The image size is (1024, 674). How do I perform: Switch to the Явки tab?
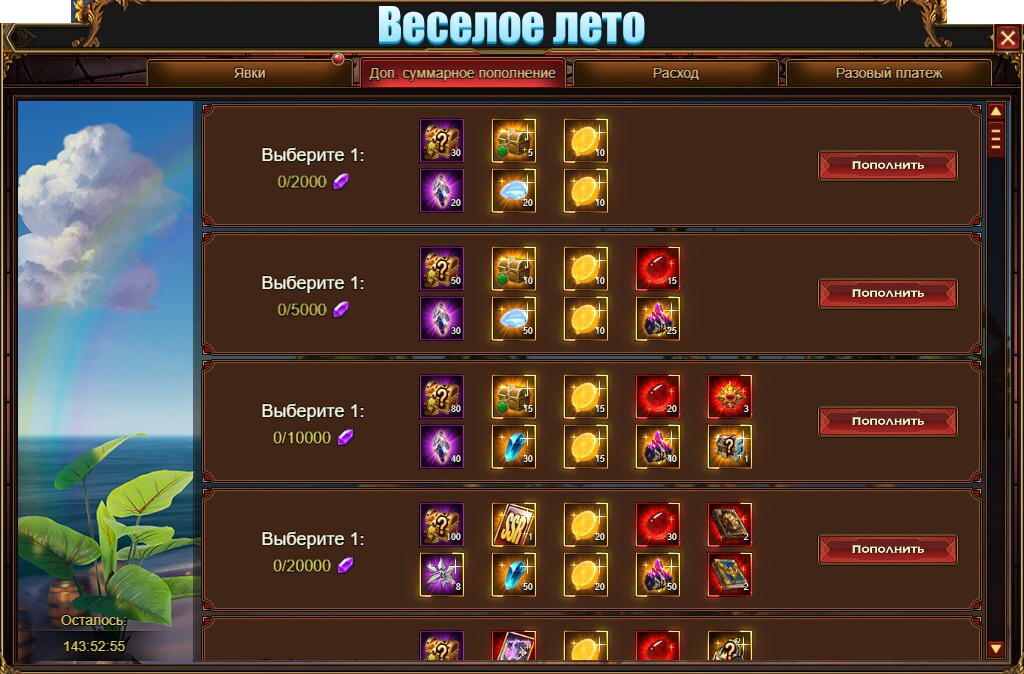[249, 73]
